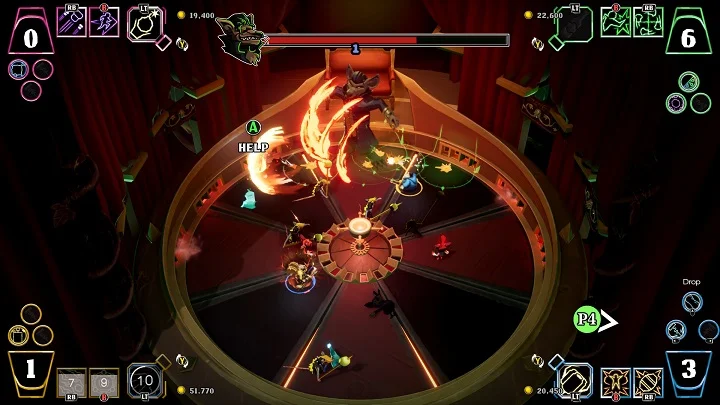Trigger the green punch-burst ability icon
Screen dimensions: 720x405
coord(616,22)
